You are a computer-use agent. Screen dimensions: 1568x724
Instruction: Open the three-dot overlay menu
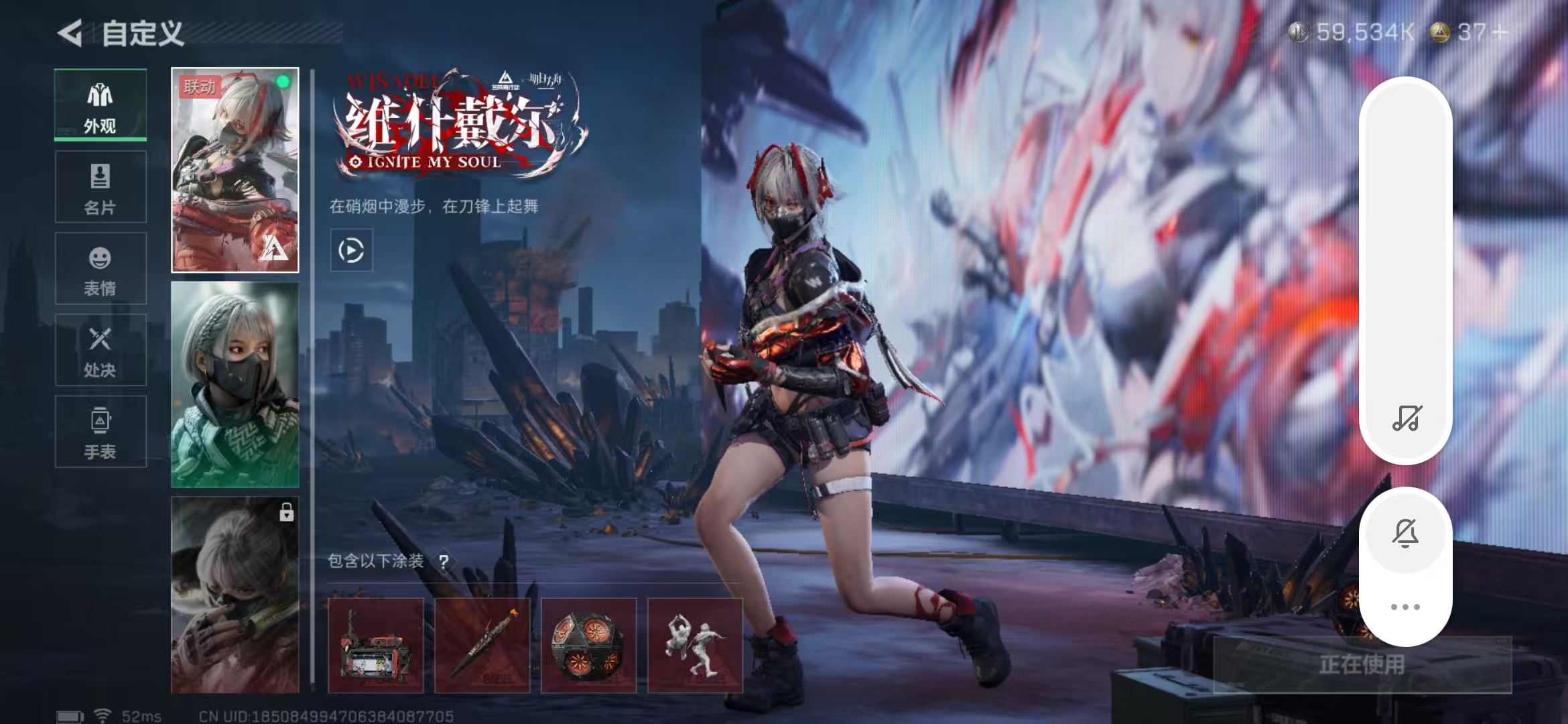coord(1405,607)
